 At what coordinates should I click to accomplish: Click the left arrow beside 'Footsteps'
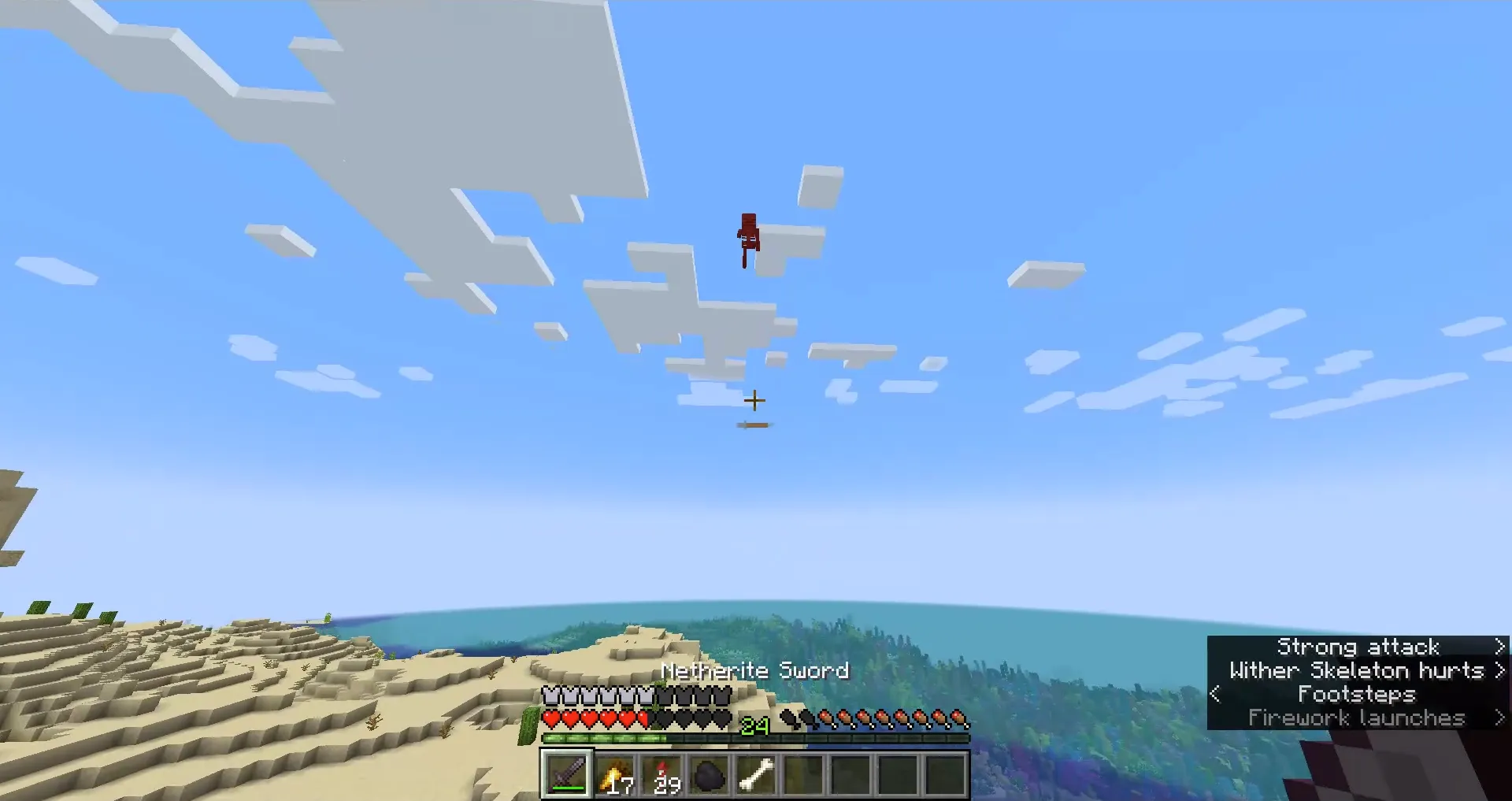[x=1214, y=694]
